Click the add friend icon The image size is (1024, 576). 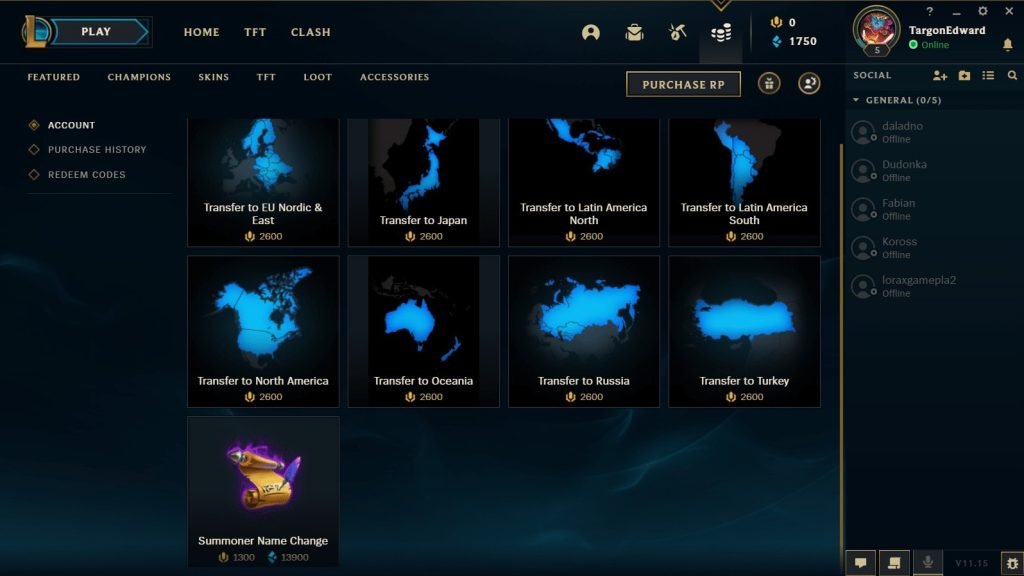939,75
